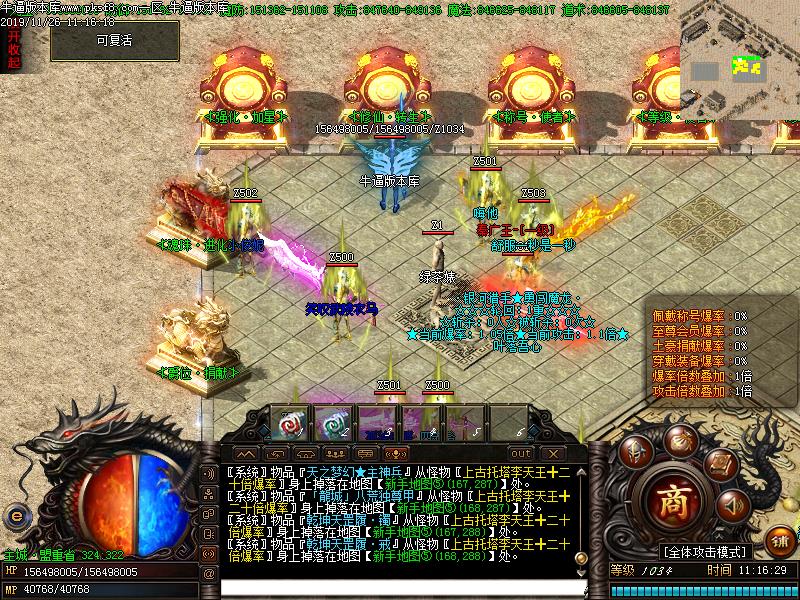This screenshot has width=800, height=600.
Task: Toggle the speaker sound icon
Action: point(733,505)
